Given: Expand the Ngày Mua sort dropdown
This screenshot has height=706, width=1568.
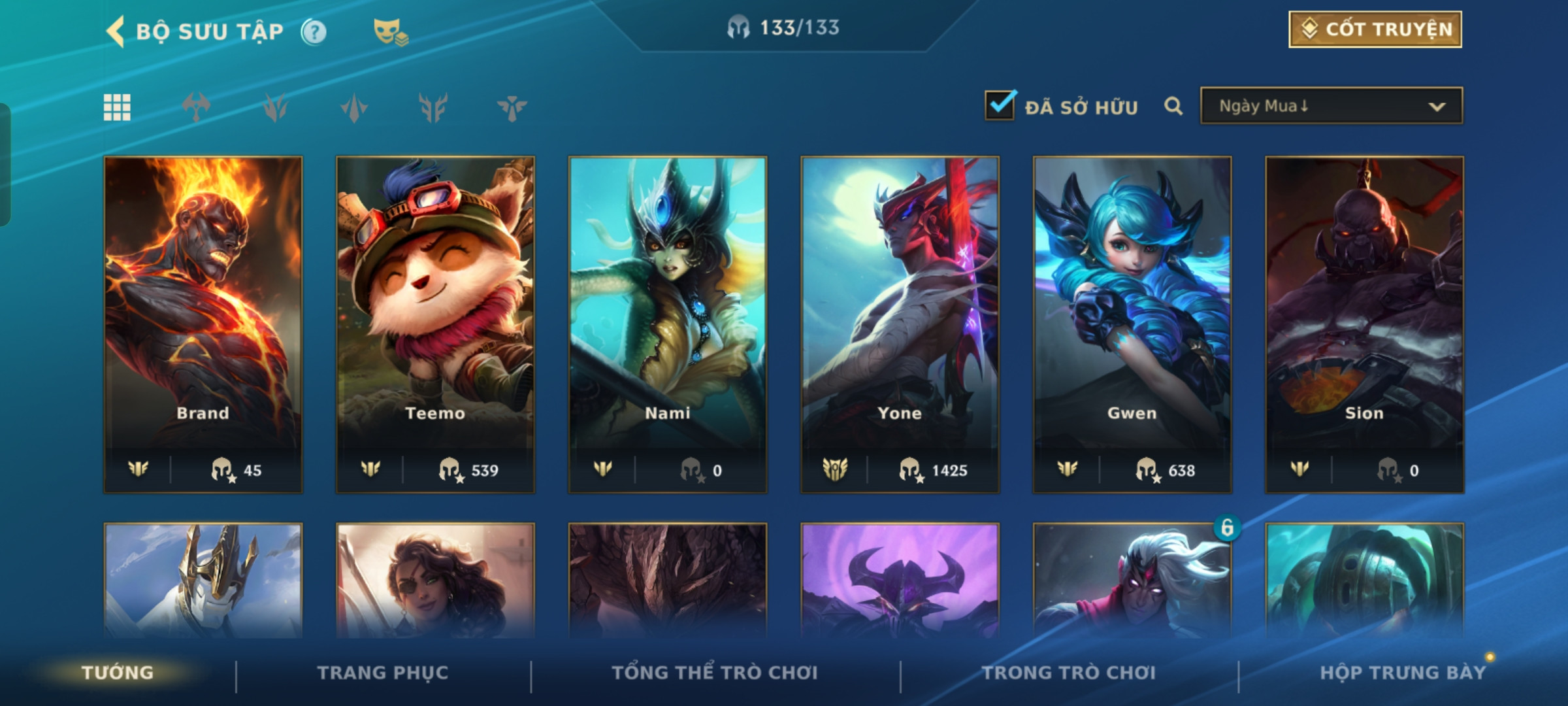Looking at the screenshot, I should click(x=1331, y=106).
